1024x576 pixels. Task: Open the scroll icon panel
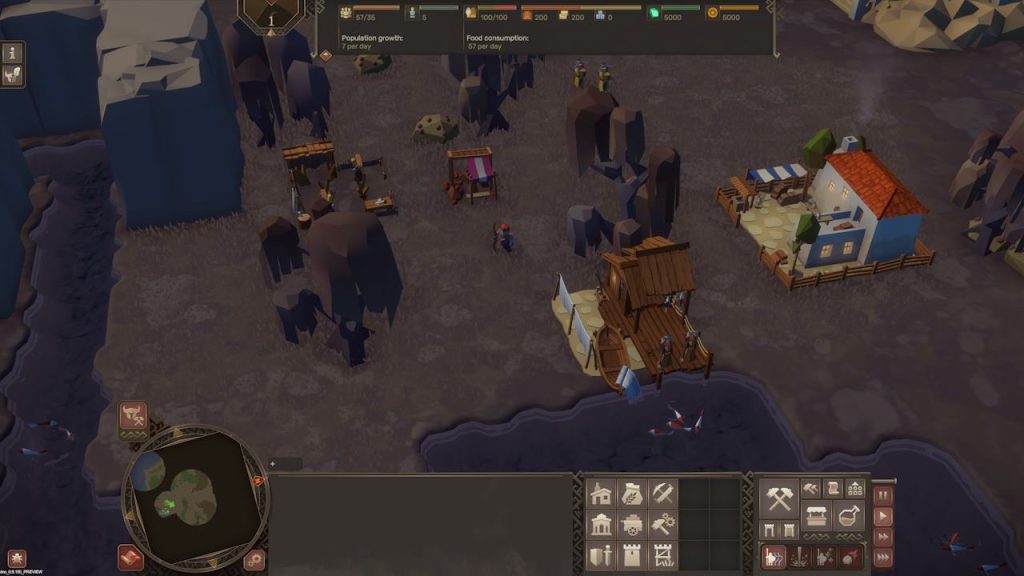pos(833,488)
